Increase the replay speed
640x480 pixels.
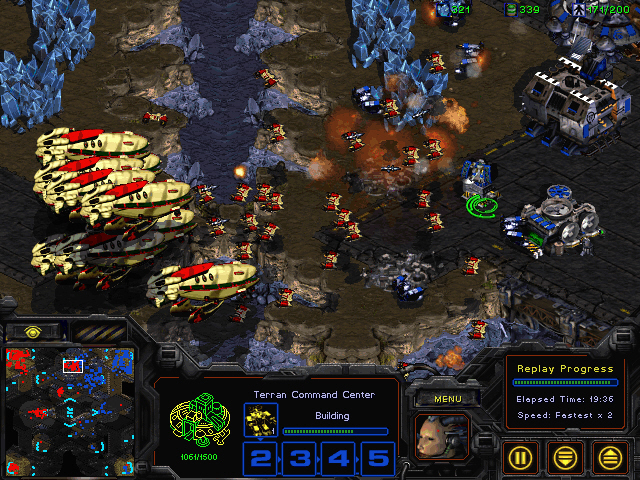point(609,457)
